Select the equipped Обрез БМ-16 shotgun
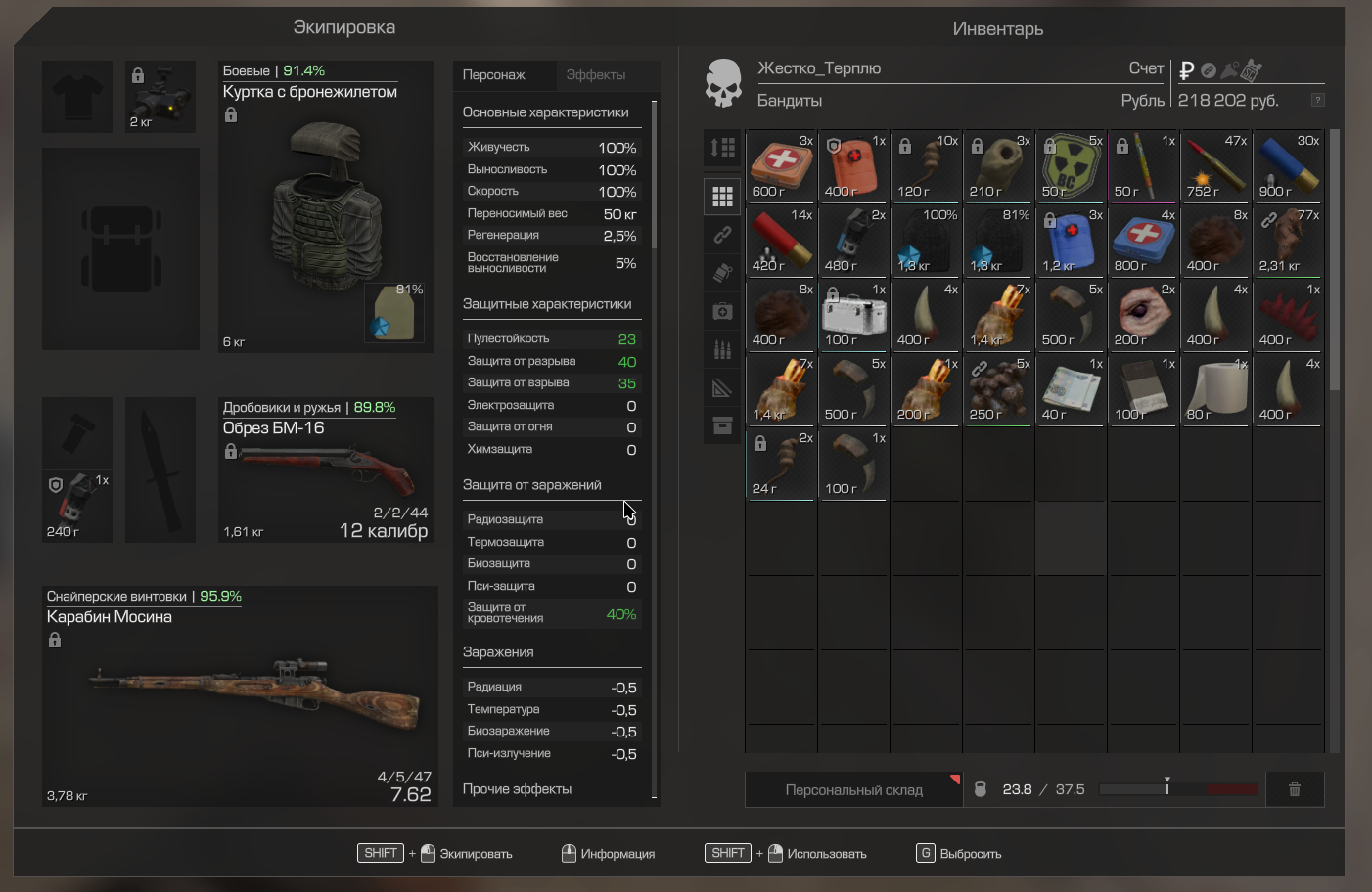1372x892 pixels. coord(326,469)
